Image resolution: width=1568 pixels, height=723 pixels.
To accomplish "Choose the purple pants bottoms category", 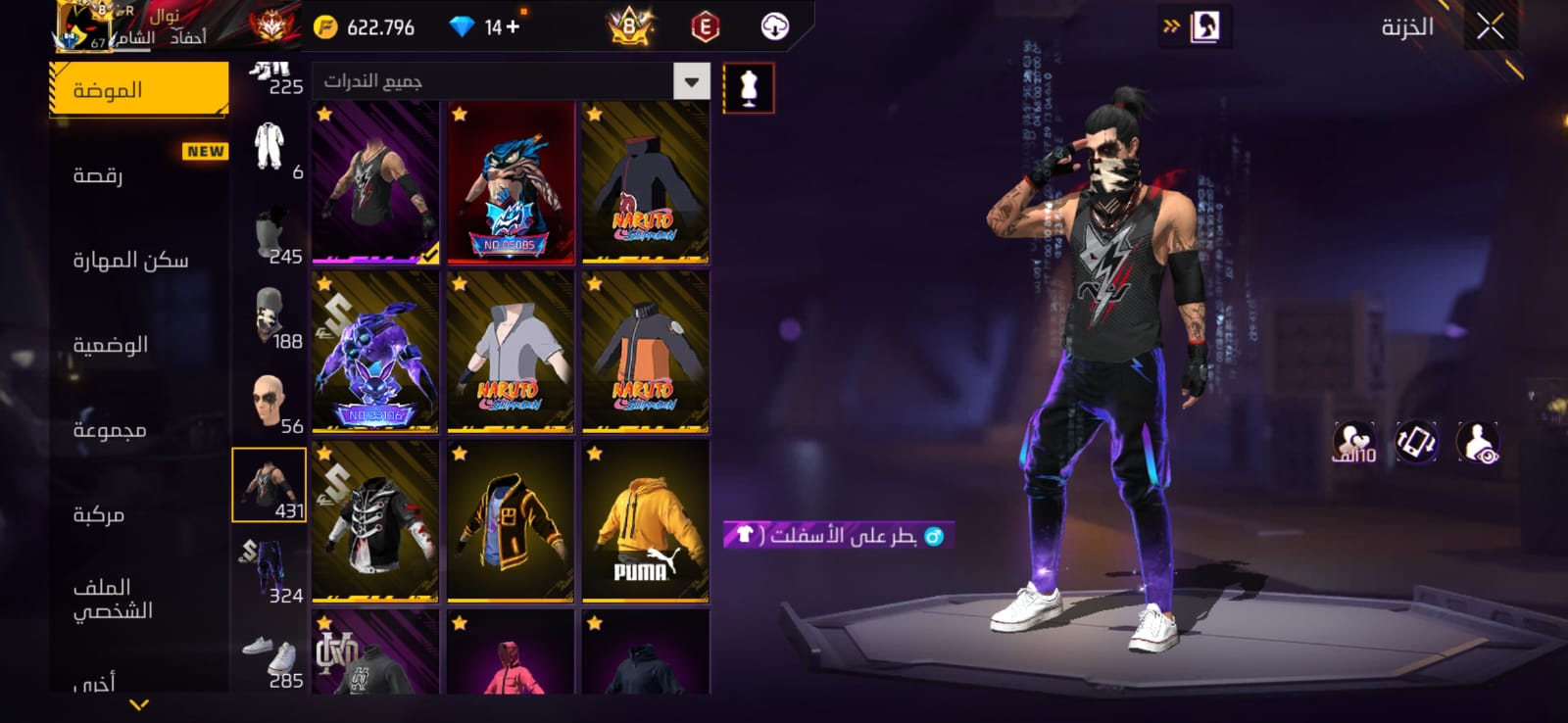I will coord(269,570).
